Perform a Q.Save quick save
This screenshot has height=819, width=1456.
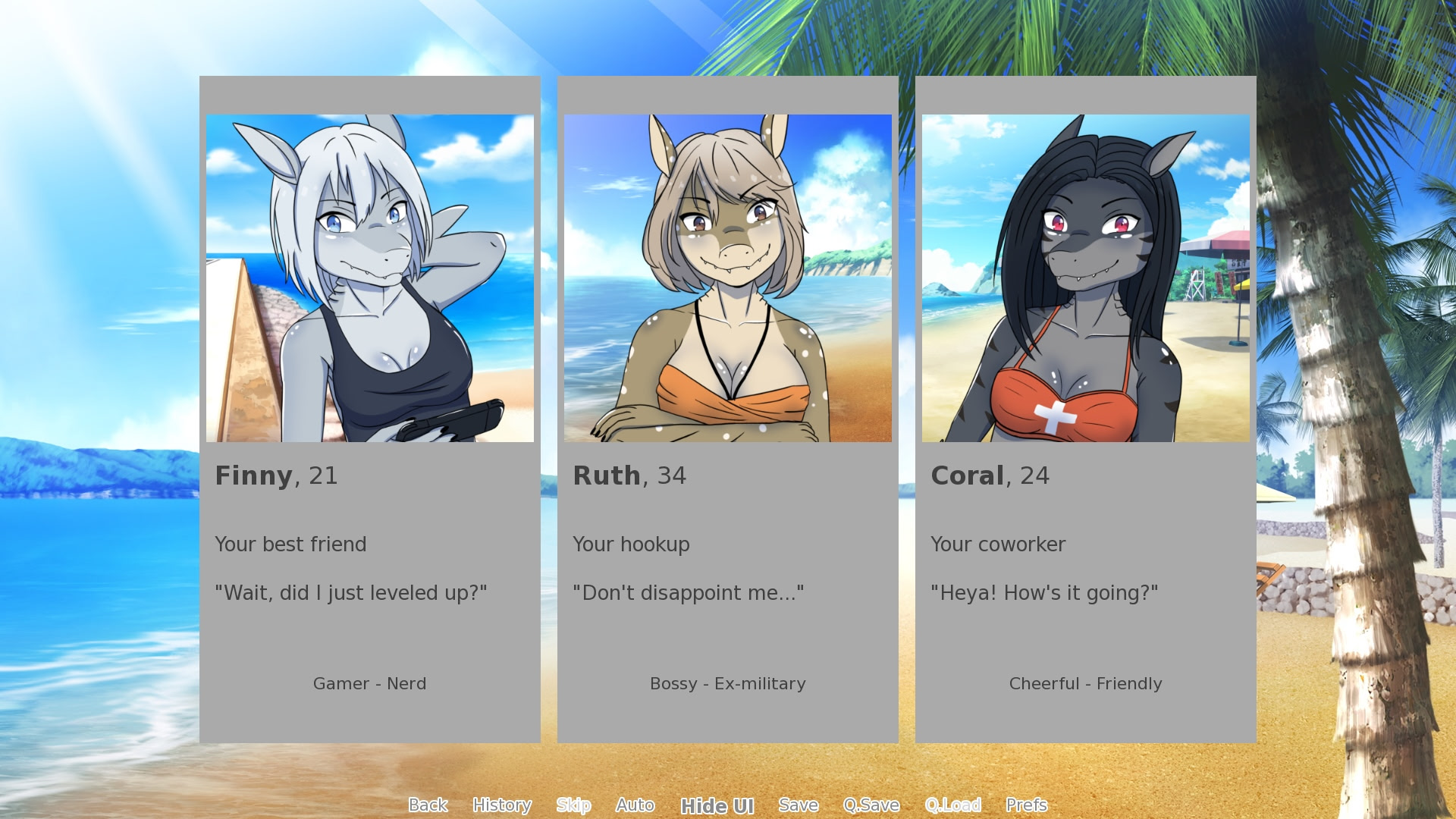point(872,805)
